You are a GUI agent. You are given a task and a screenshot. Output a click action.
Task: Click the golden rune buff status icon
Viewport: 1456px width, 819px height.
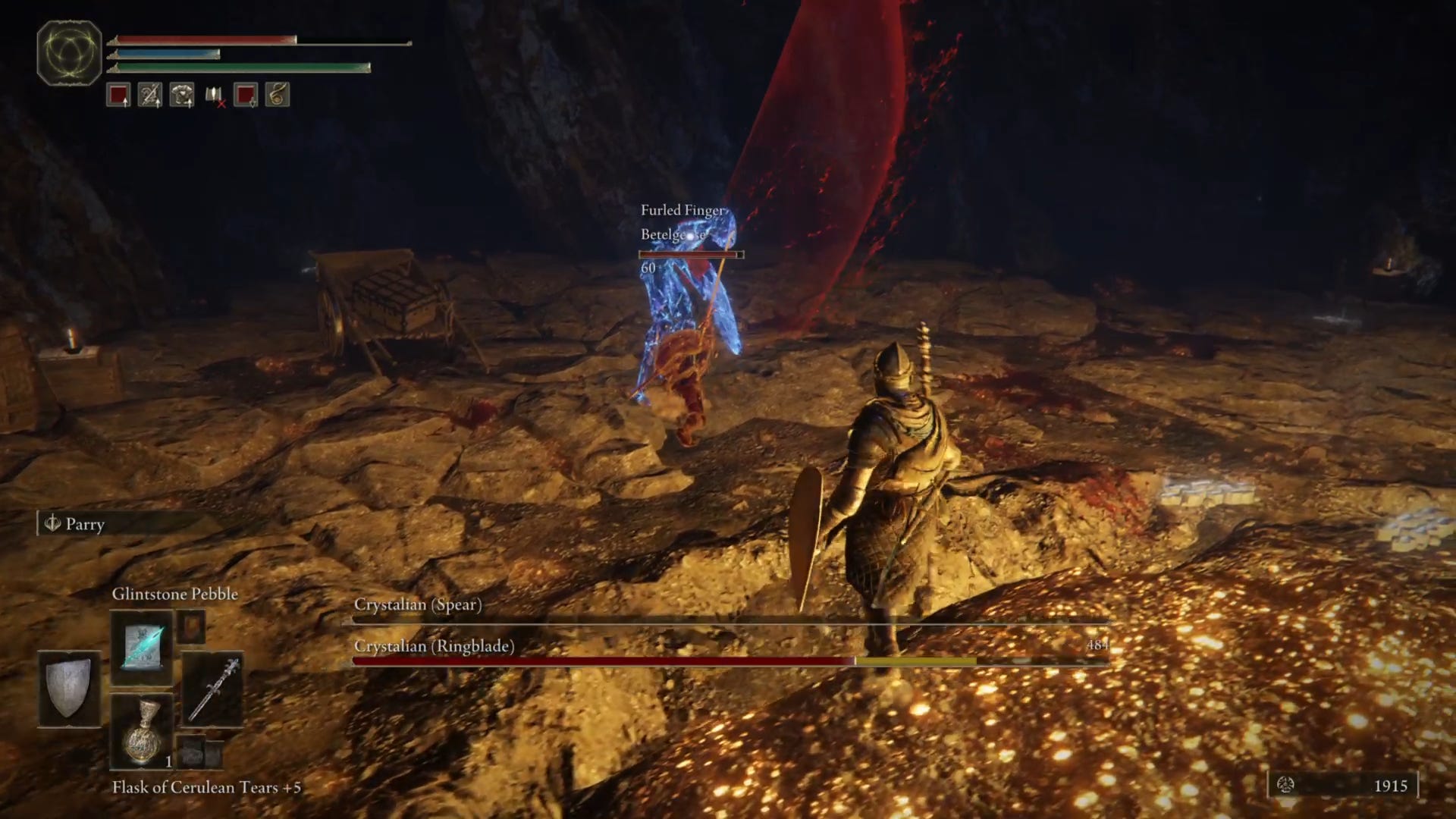click(278, 95)
